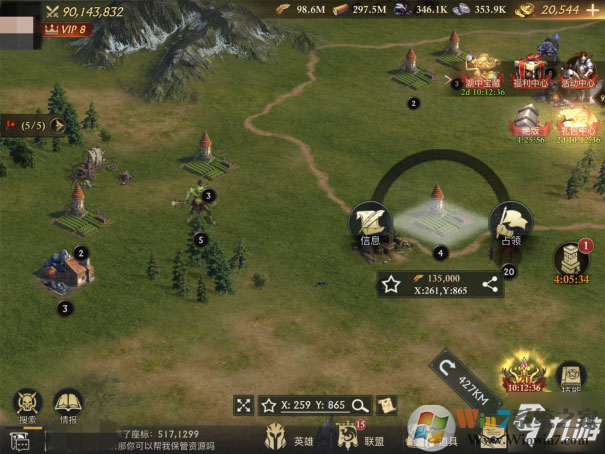
Task: Toggle fullscreen map with the expand arrows
Action: click(x=244, y=405)
